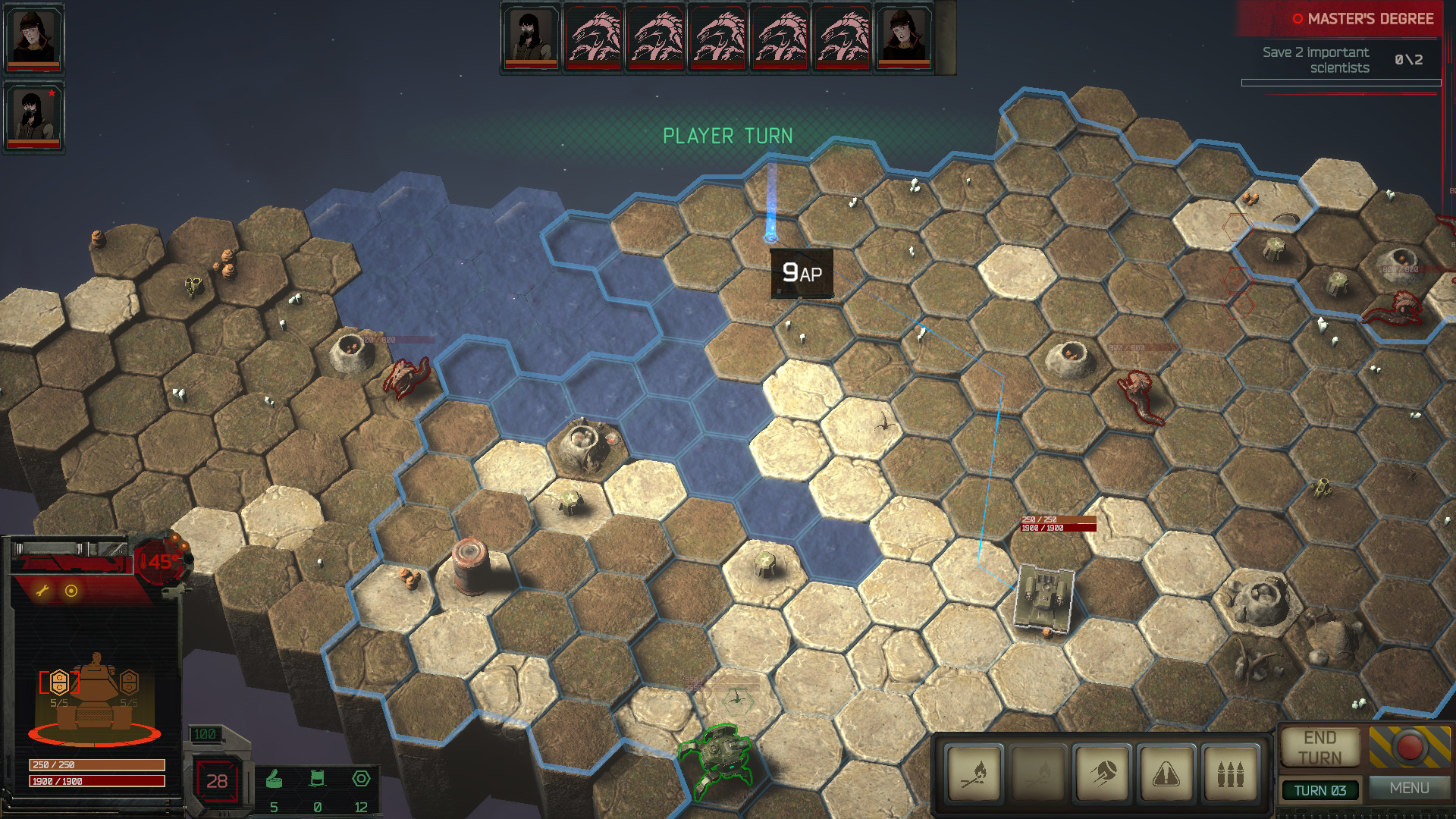Click the target reticle icon on unit panel
Viewport: 1456px width, 819px height.
tap(73, 591)
